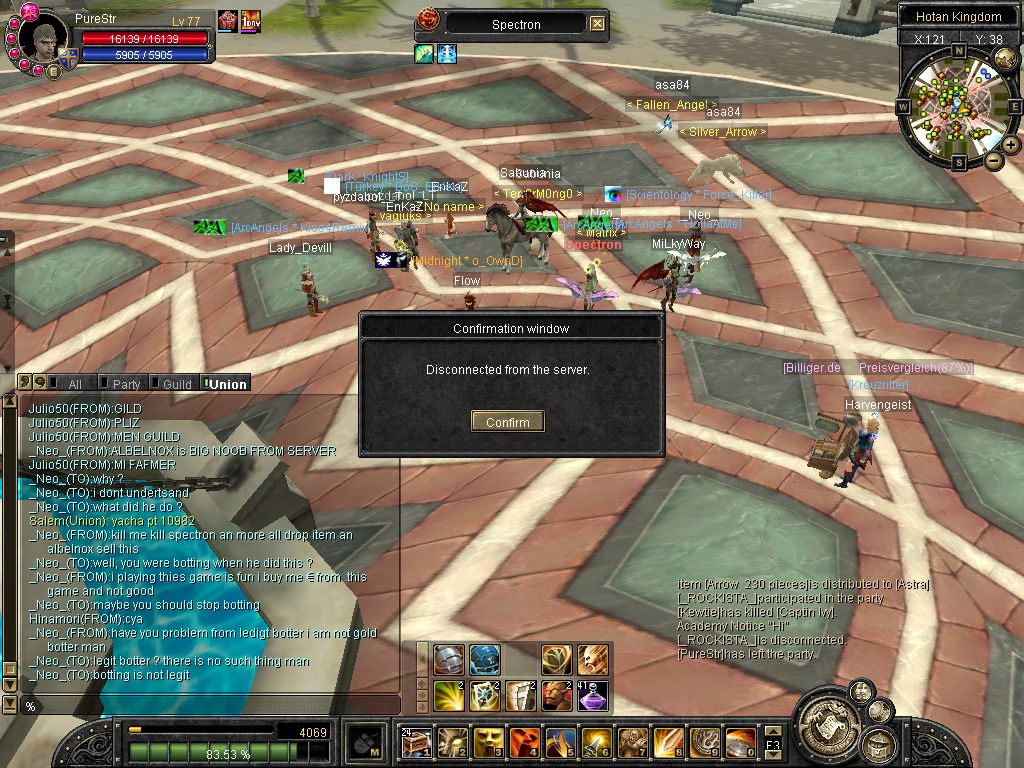
Task: Use the treasure chest item in slot 1
Action: [416, 743]
